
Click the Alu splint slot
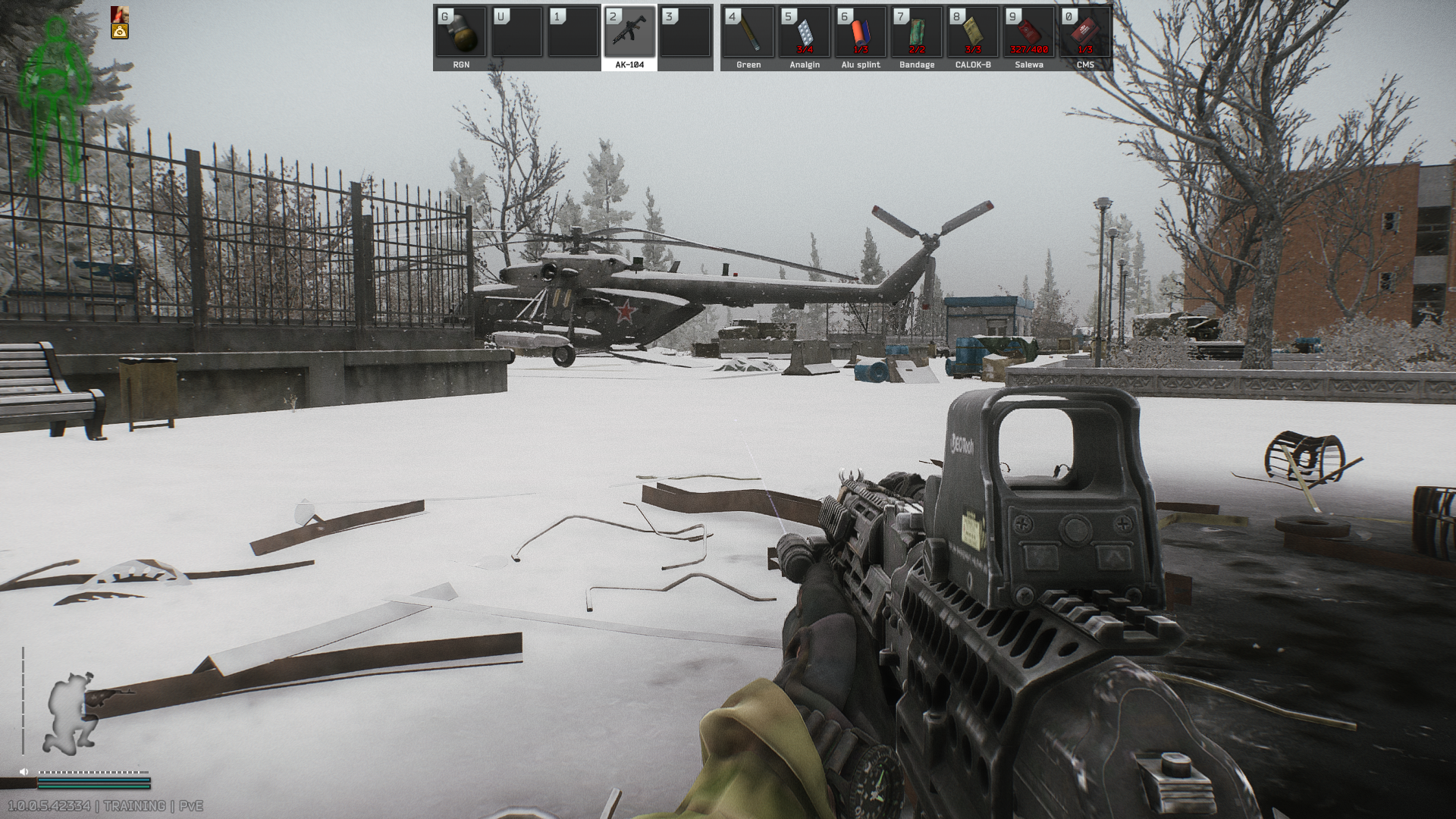[x=861, y=33]
